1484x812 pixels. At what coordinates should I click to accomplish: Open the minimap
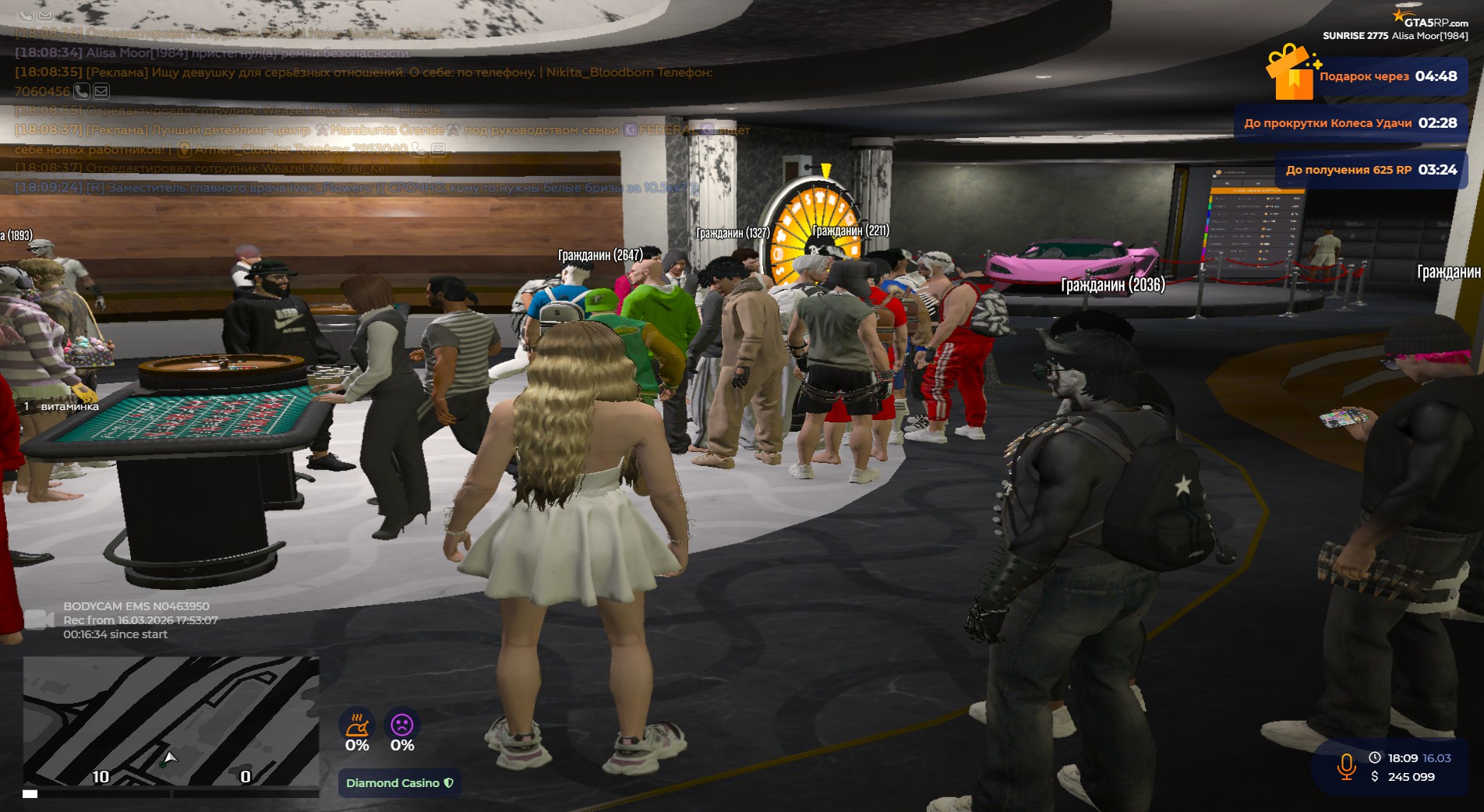[x=171, y=722]
